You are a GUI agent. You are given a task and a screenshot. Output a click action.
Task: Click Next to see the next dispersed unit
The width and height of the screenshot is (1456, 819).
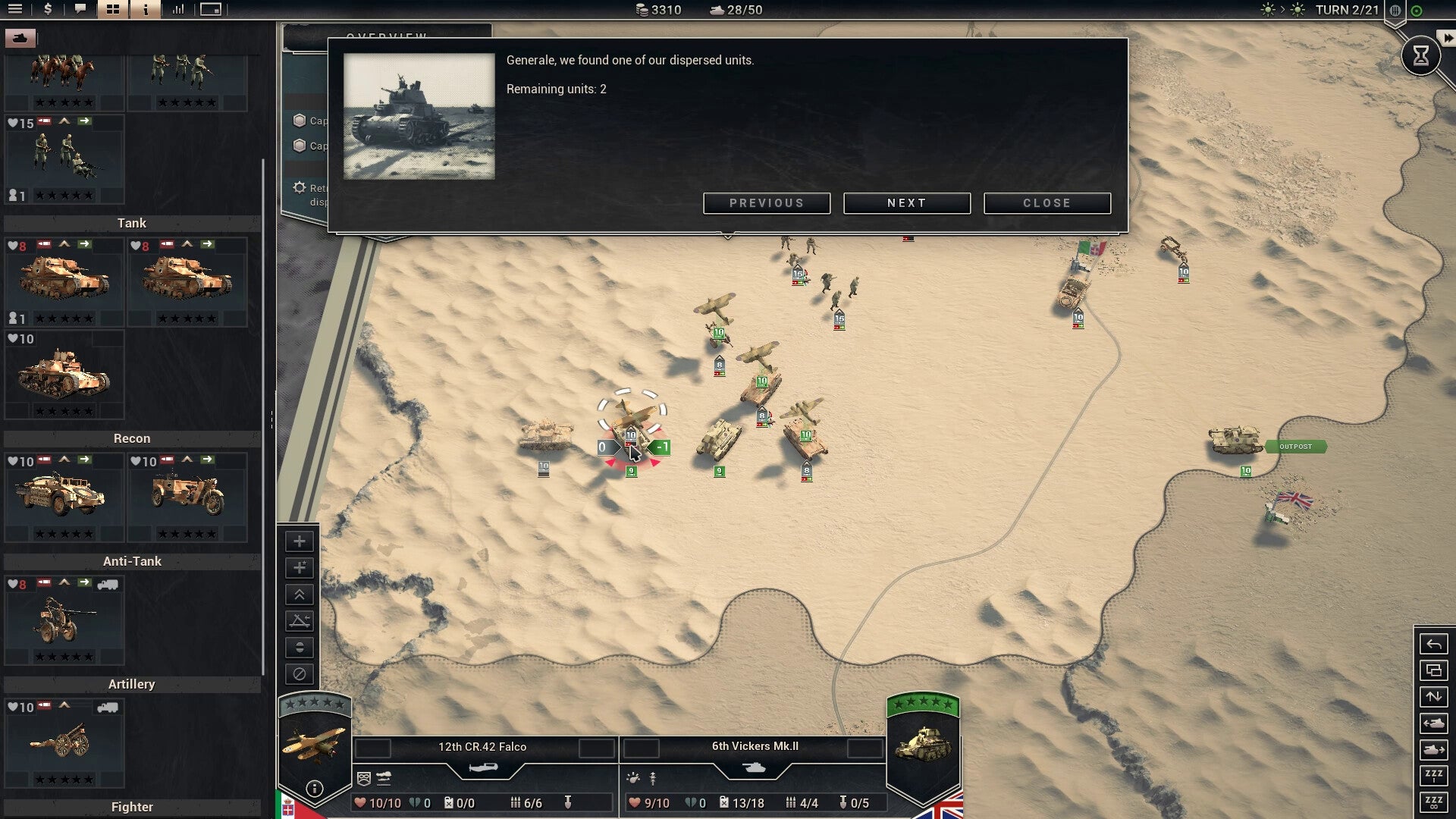tap(907, 202)
